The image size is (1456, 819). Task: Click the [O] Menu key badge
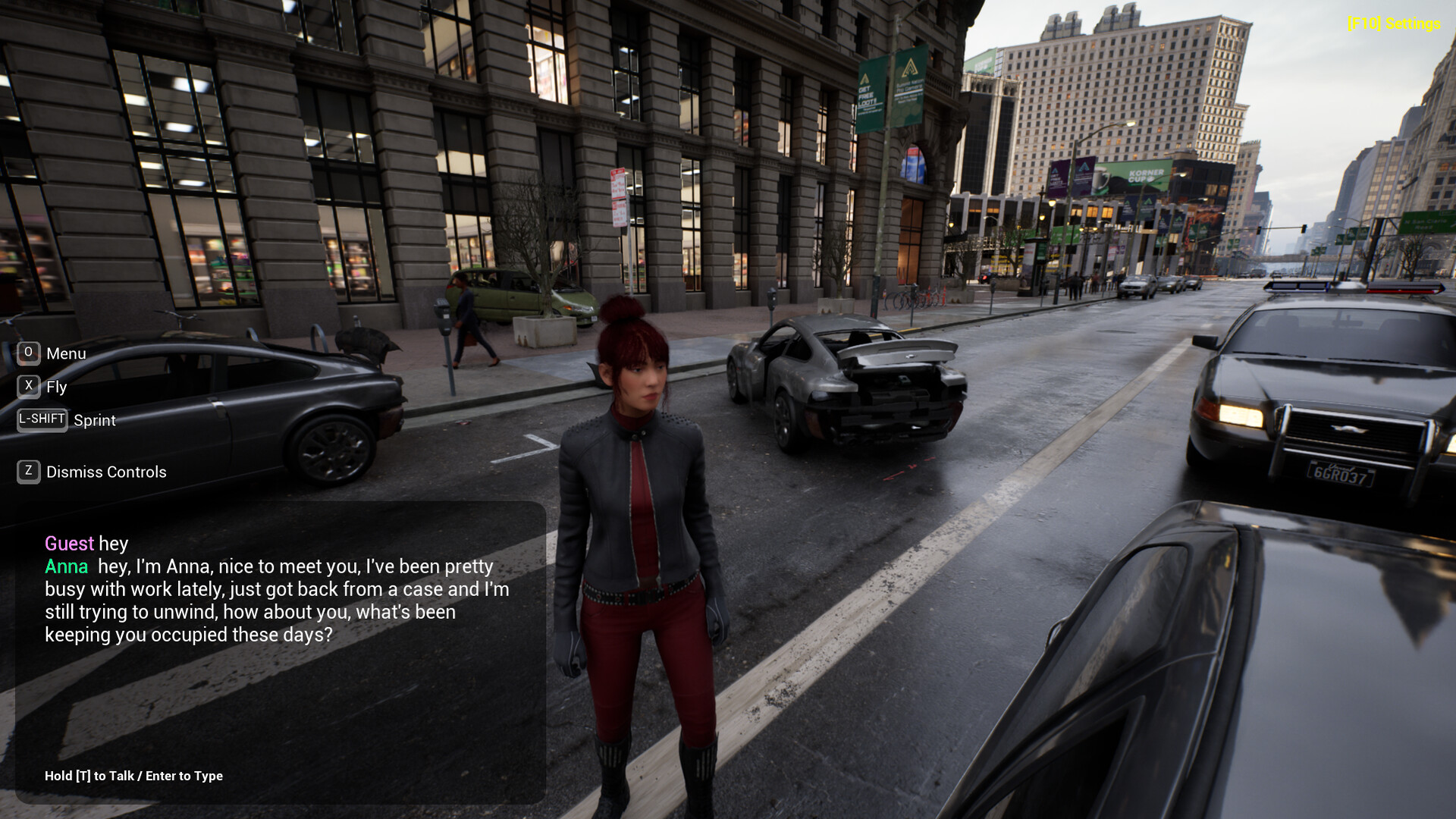coord(28,353)
